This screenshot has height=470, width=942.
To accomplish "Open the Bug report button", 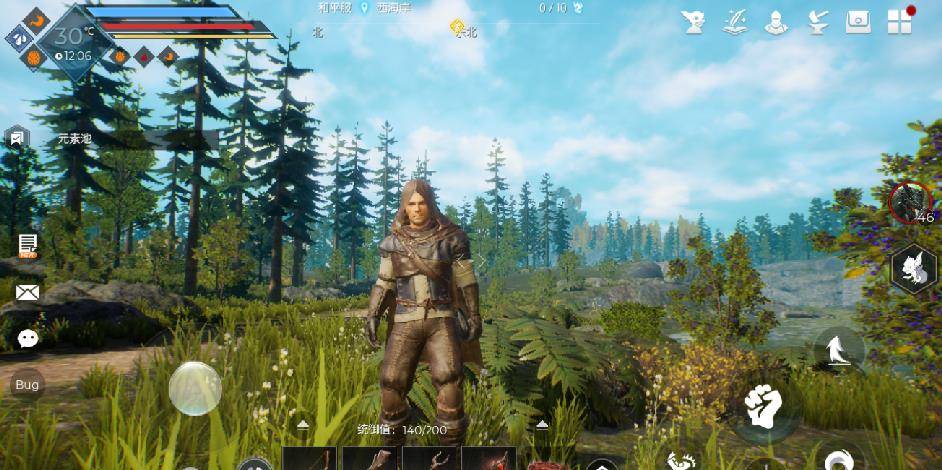I will pyautogui.click(x=27, y=385).
